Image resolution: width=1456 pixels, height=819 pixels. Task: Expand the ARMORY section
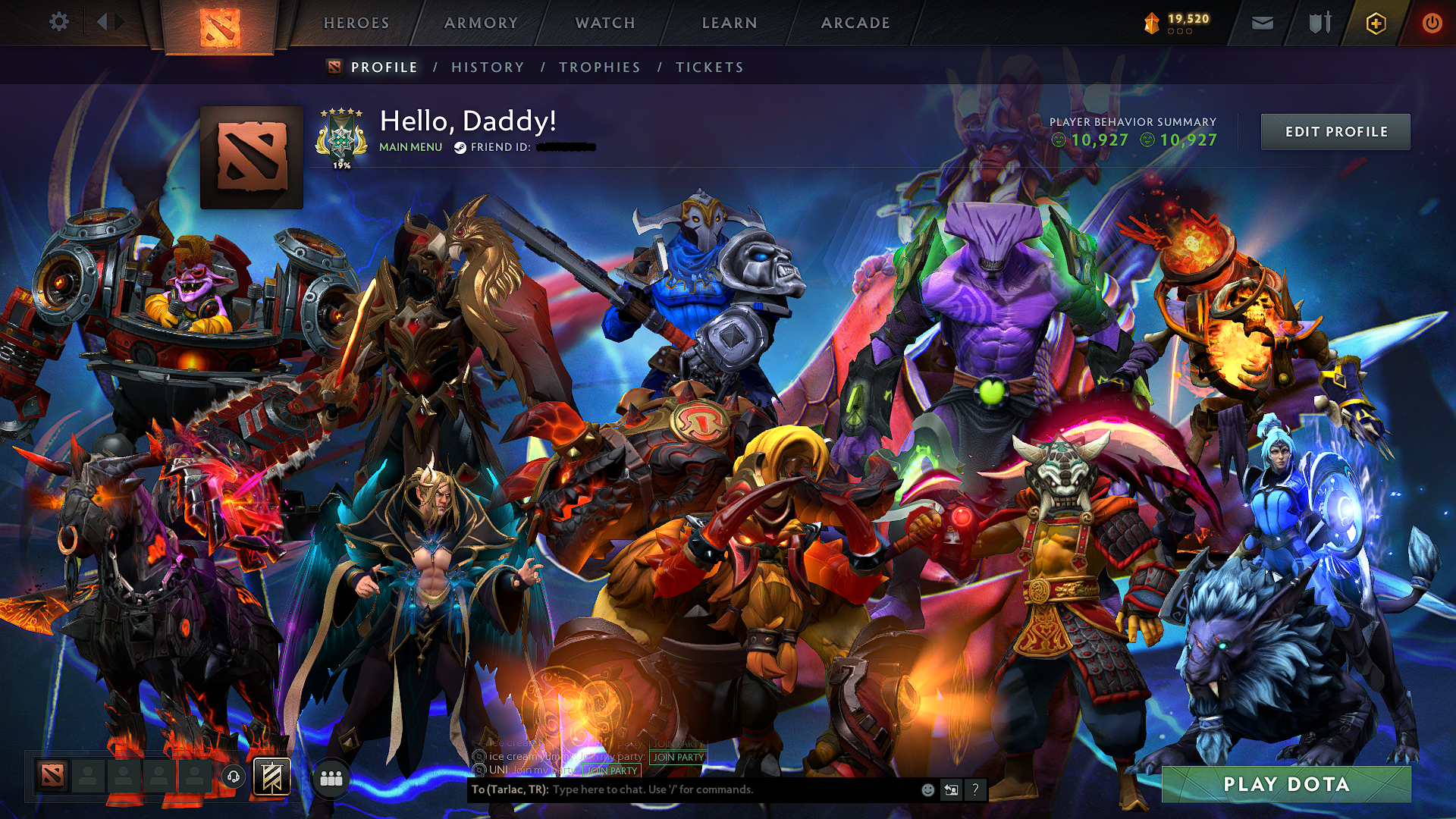[481, 23]
